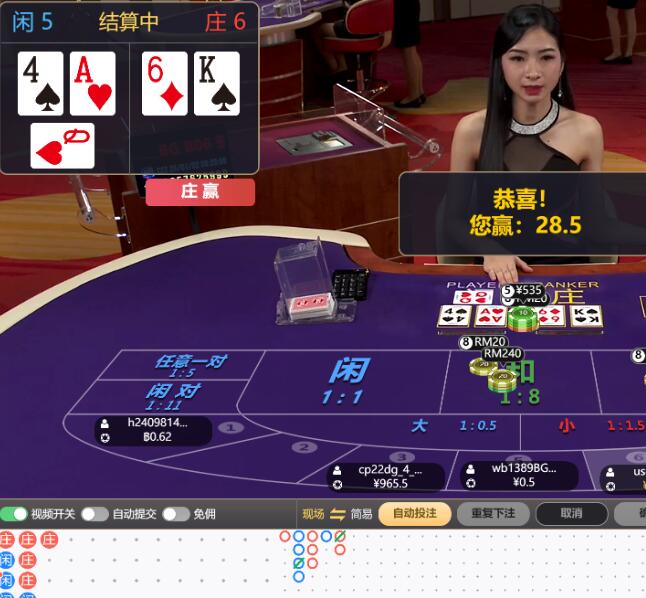This screenshot has height=598, width=646.
Task: Bet on the 和 1:8 tie area
Action: click(520, 382)
